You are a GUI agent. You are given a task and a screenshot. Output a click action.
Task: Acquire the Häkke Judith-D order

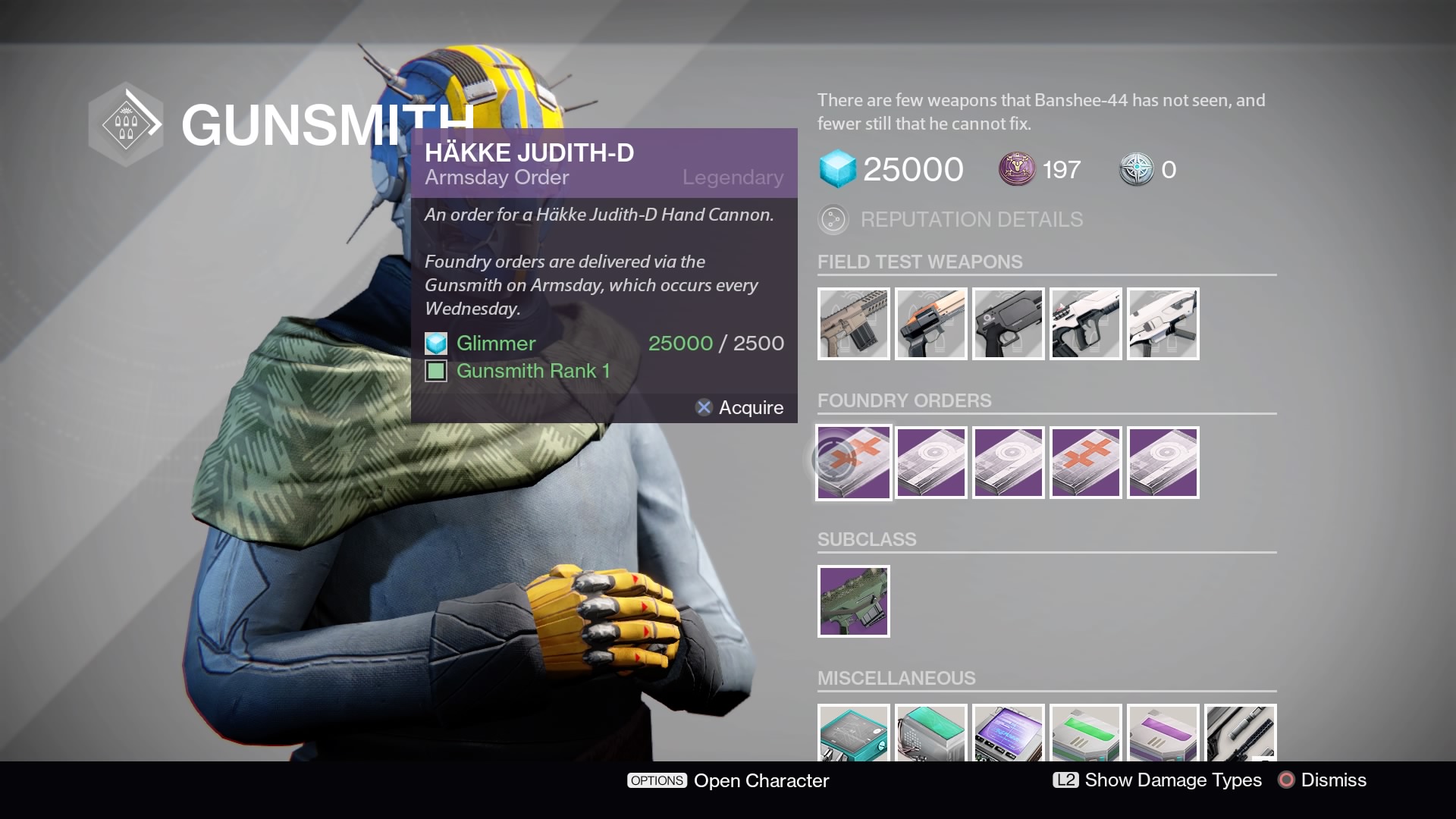tap(739, 407)
